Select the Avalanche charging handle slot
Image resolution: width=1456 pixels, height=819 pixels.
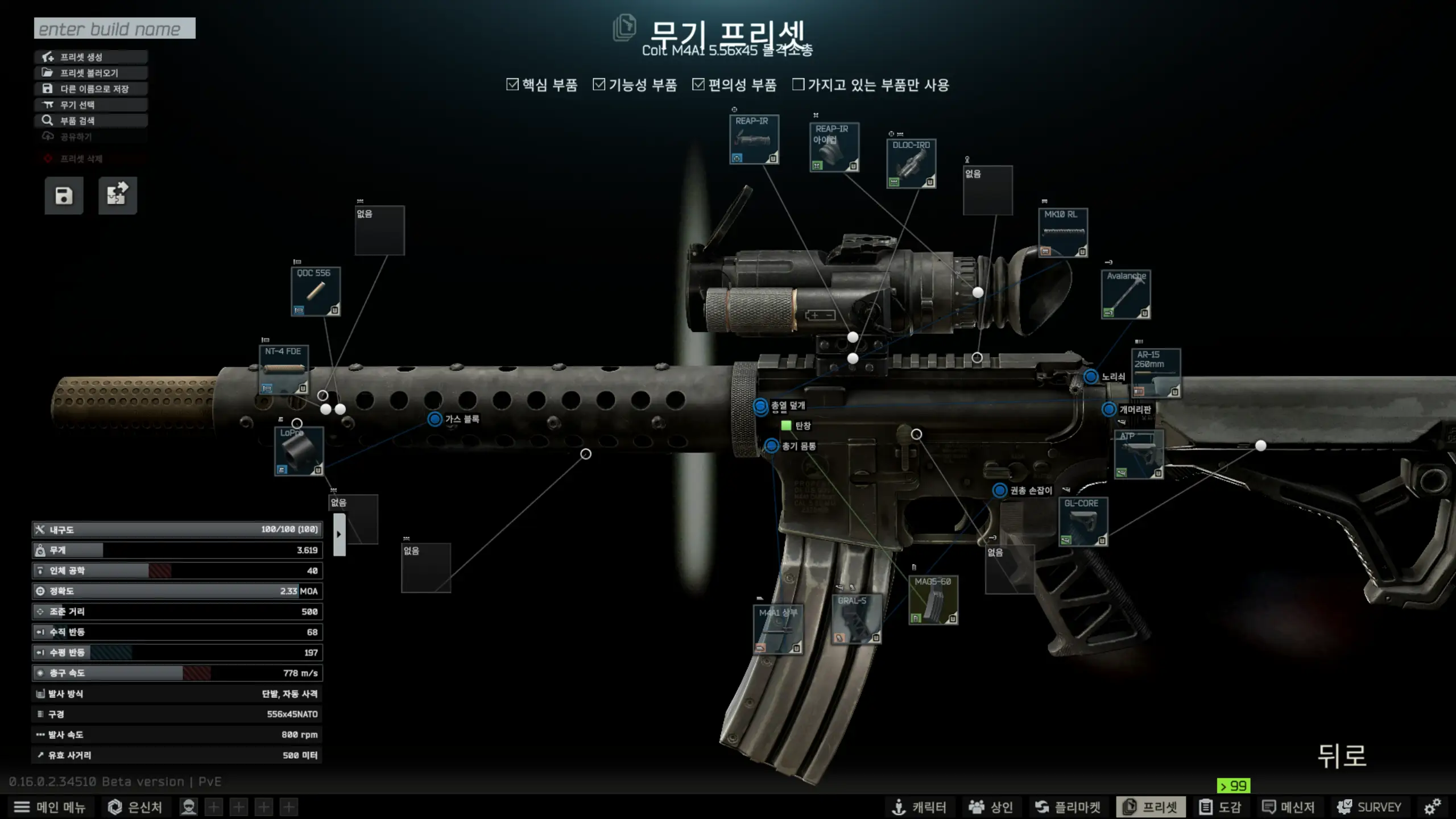(1126, 294)
